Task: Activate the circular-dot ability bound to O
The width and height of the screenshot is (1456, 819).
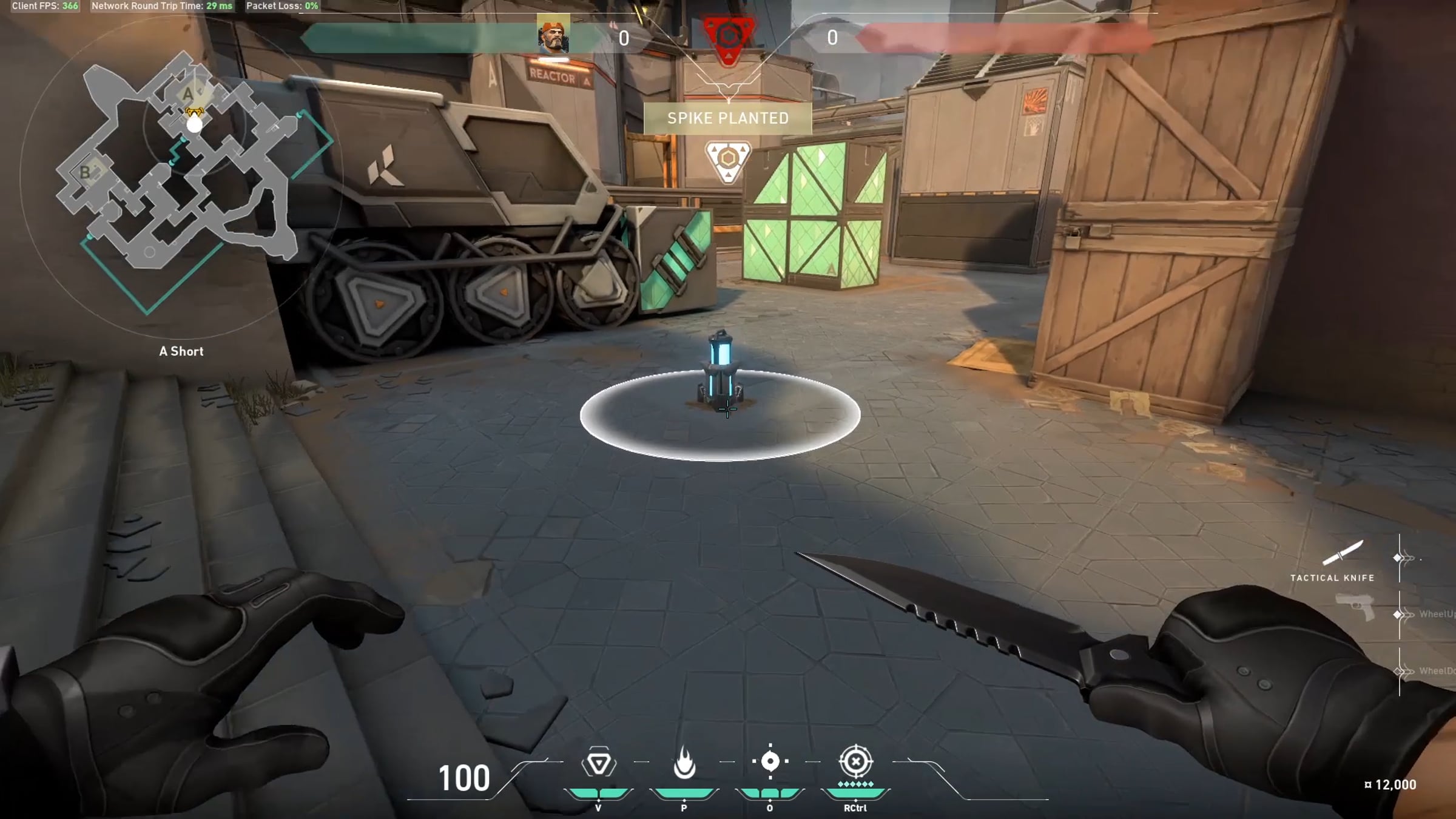Action: 770,761
